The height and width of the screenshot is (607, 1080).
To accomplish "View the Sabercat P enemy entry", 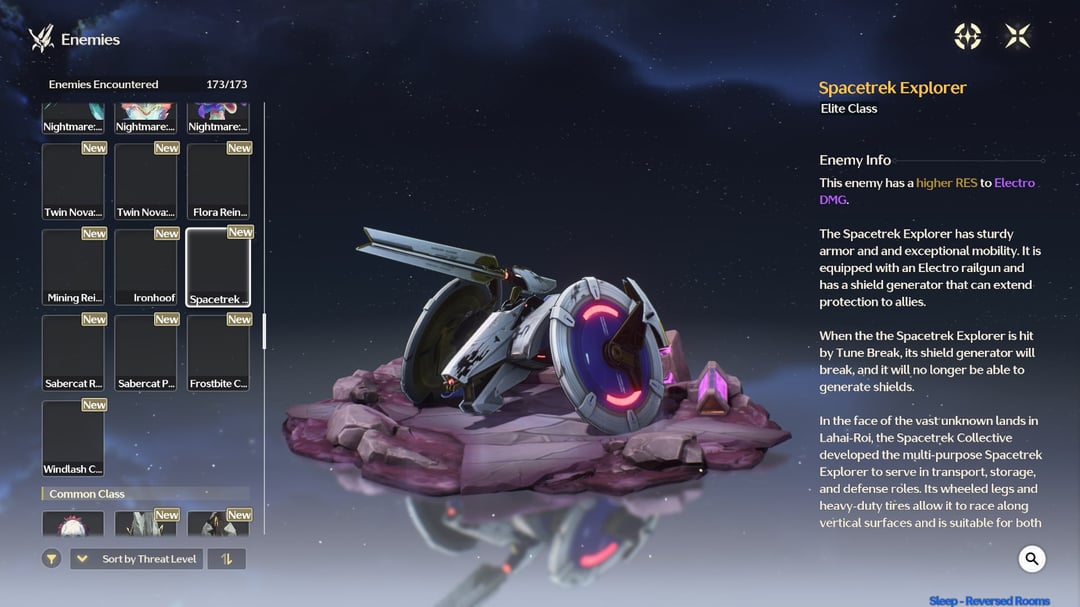I will coord(146,353).
